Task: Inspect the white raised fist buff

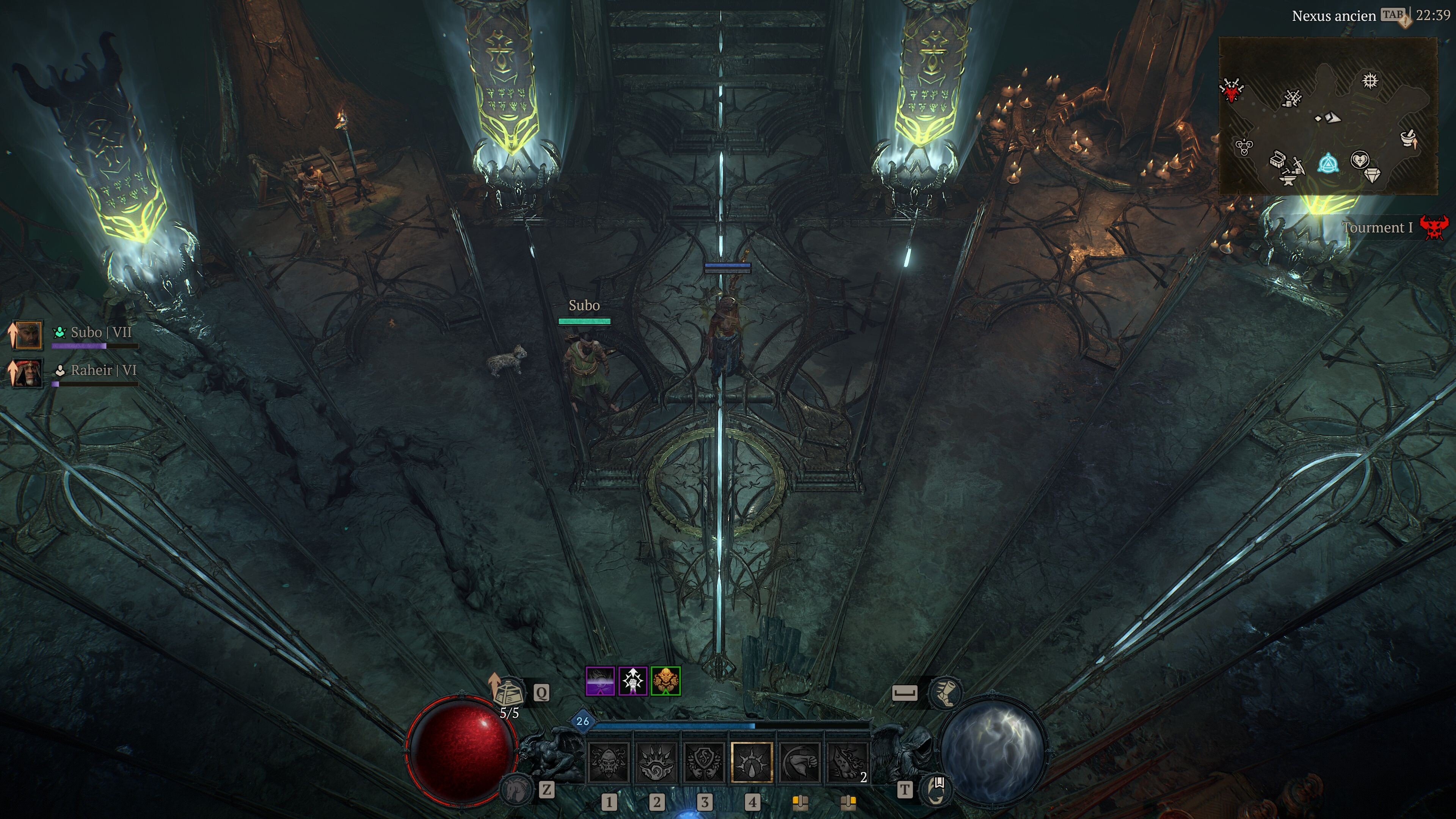Action: coord(633,681)
